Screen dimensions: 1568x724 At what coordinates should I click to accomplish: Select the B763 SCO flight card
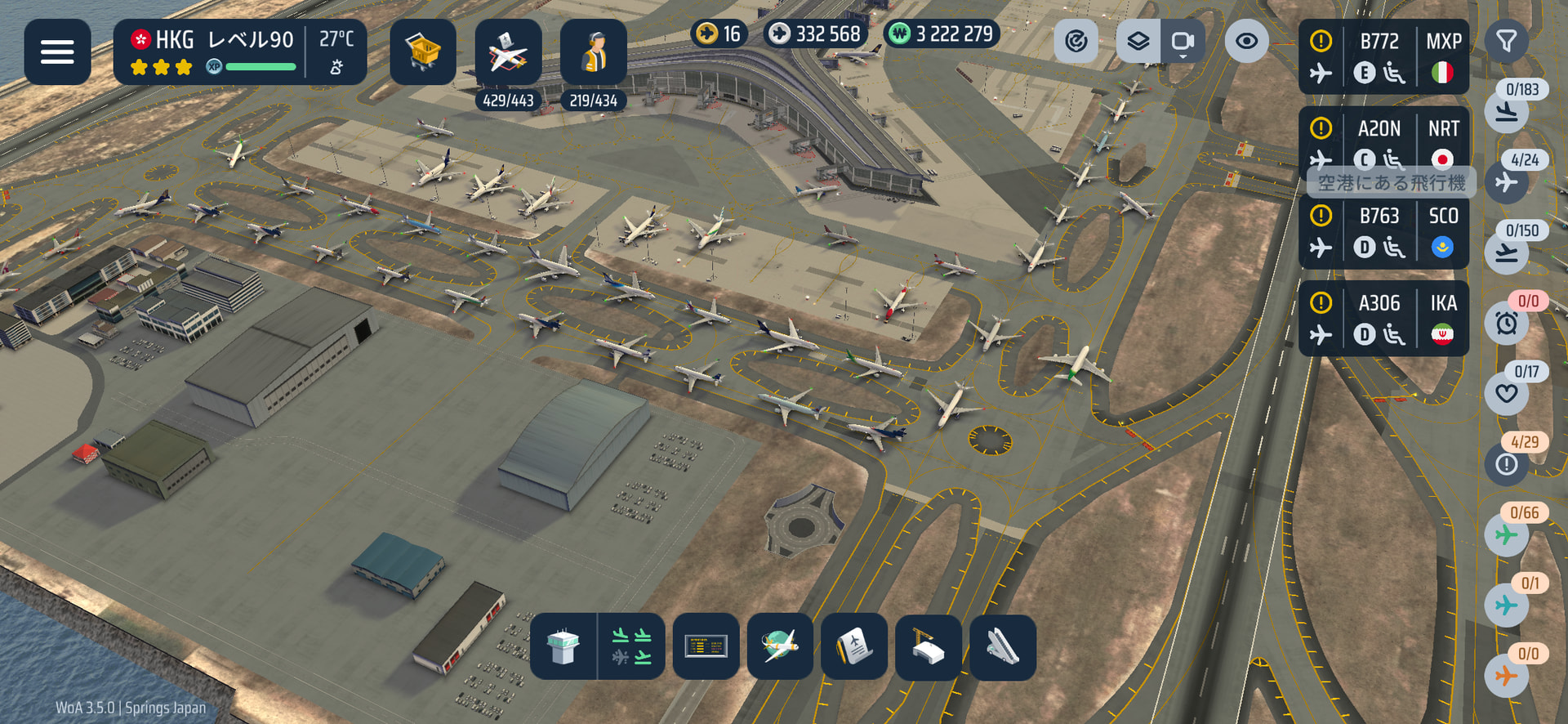1383,232
